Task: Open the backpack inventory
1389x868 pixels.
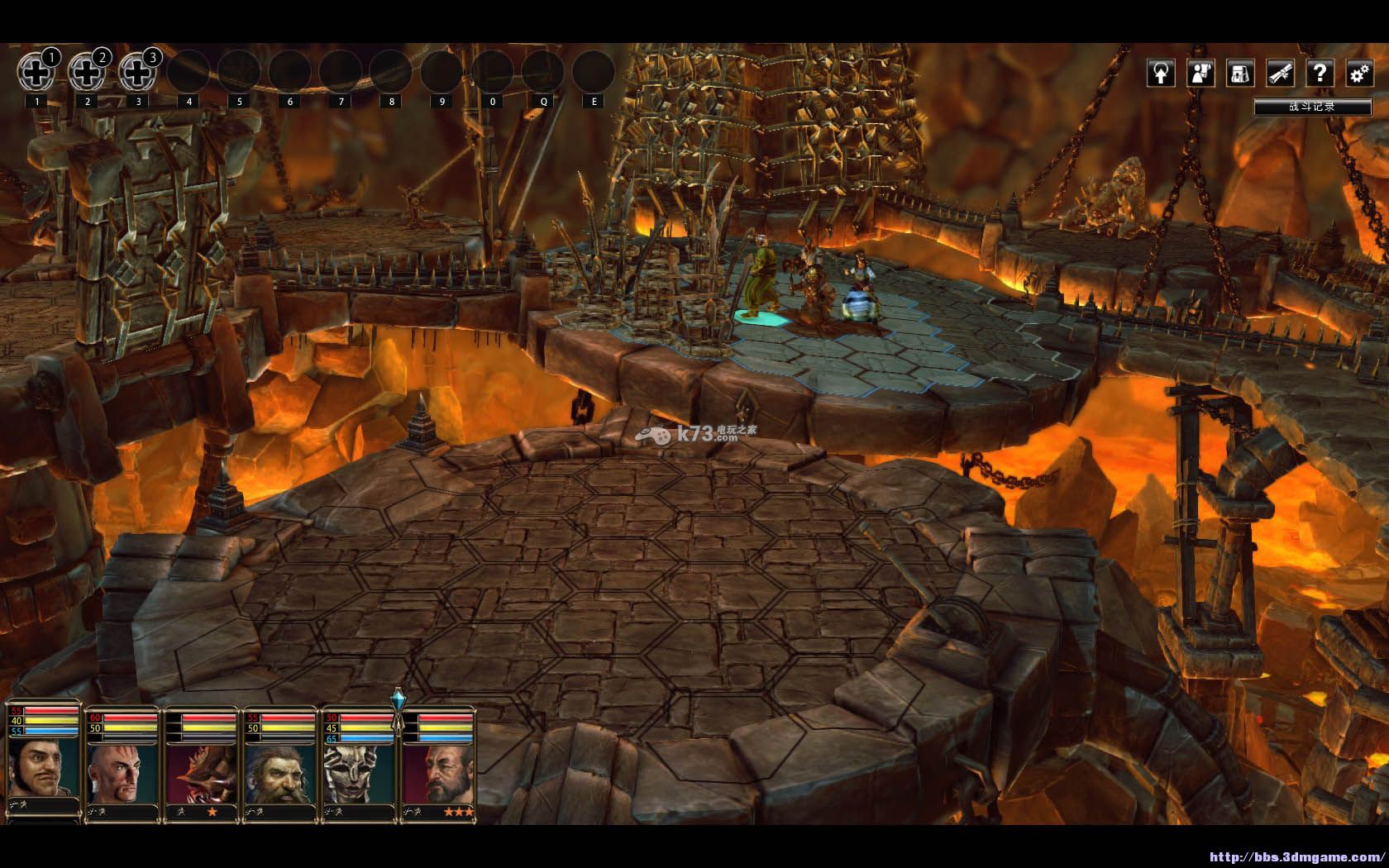Action: pyautogui.click(x=1240, y=74)
